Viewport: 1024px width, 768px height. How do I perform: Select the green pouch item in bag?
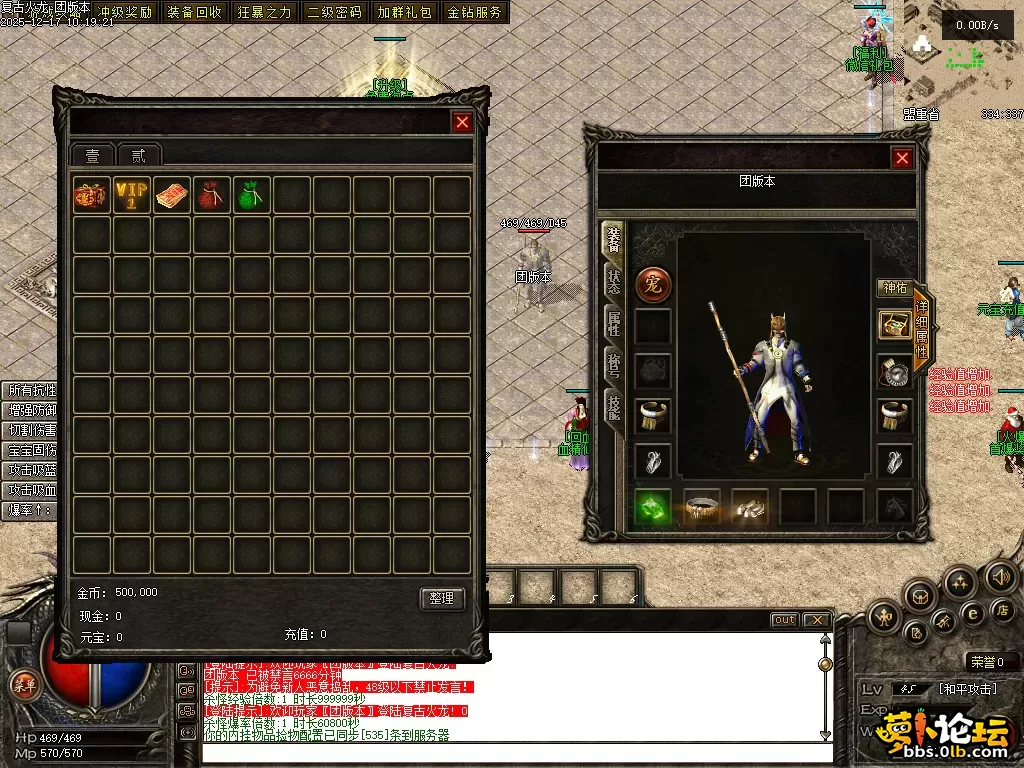click(251, 195)
